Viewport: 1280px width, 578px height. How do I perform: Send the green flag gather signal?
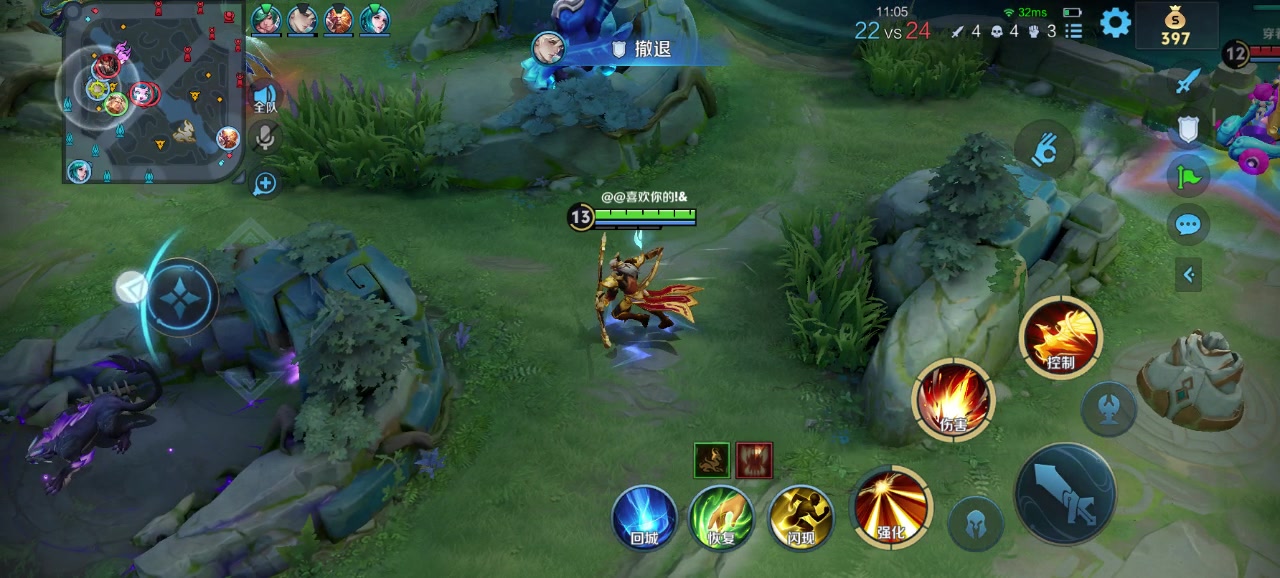(x=1188, y=177)
